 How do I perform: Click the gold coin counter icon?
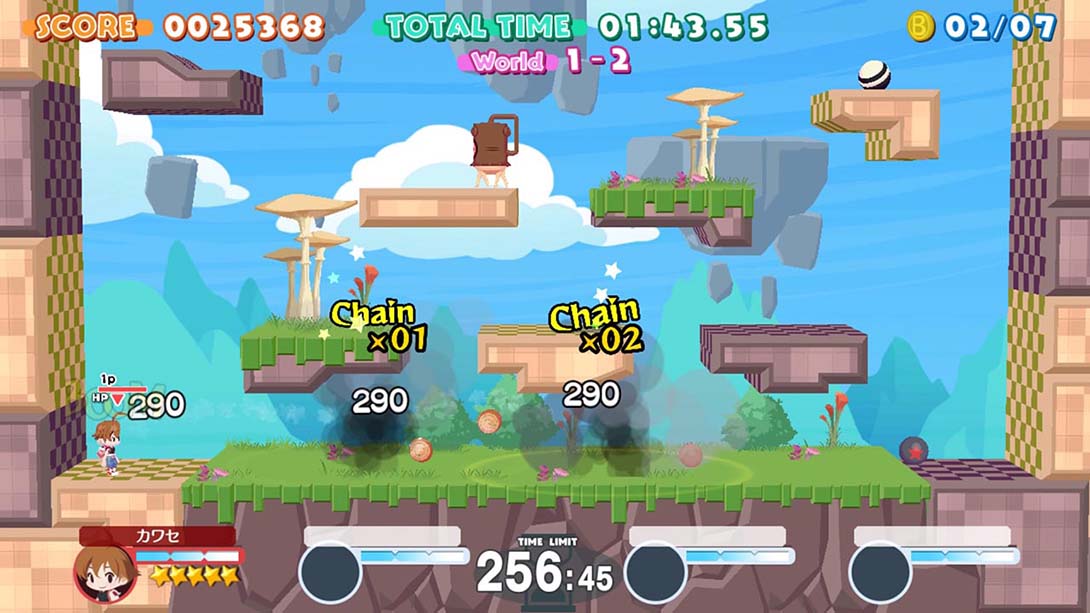[920, 26]
